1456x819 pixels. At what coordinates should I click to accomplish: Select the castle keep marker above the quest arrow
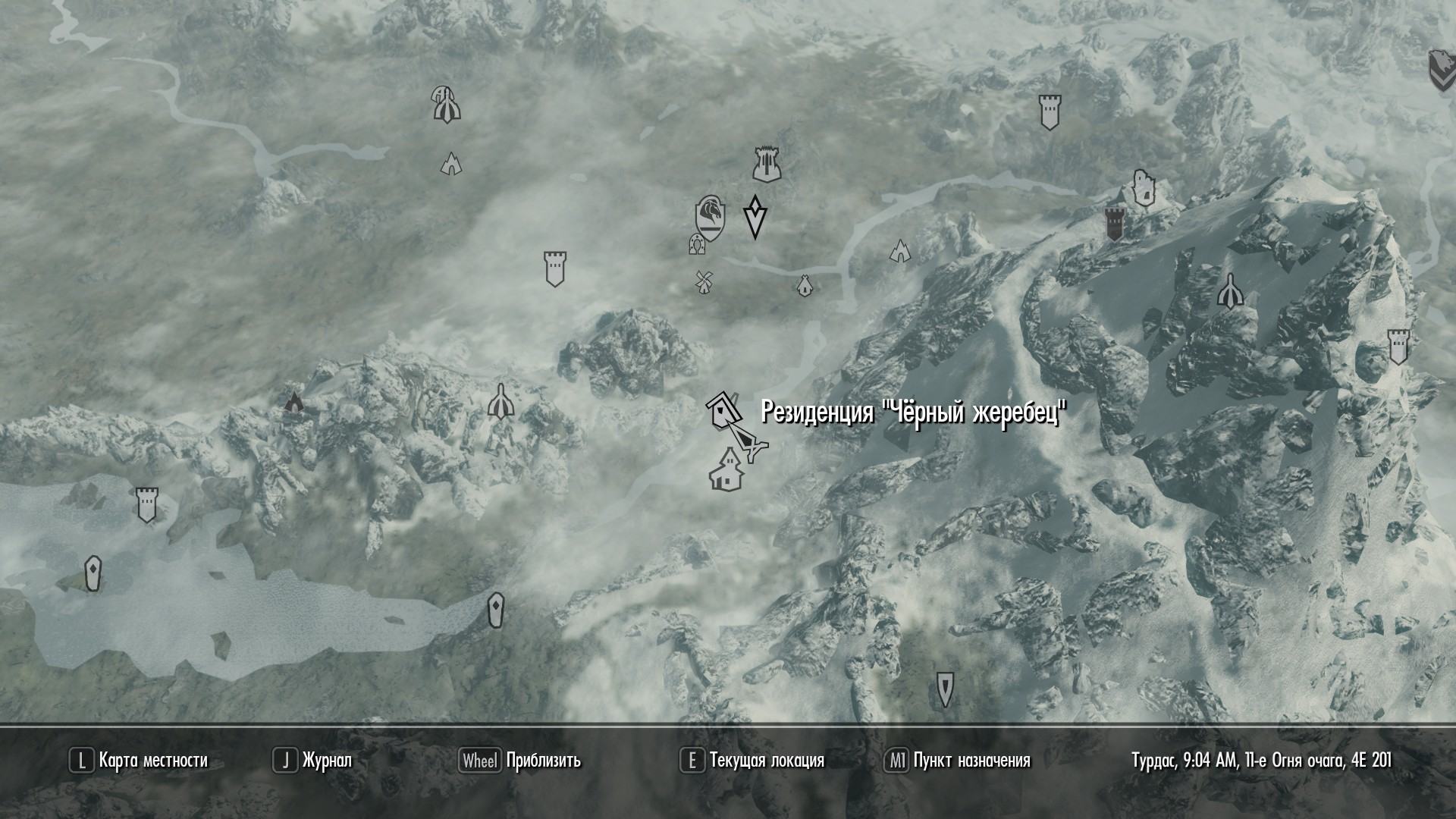click(767, 164)
